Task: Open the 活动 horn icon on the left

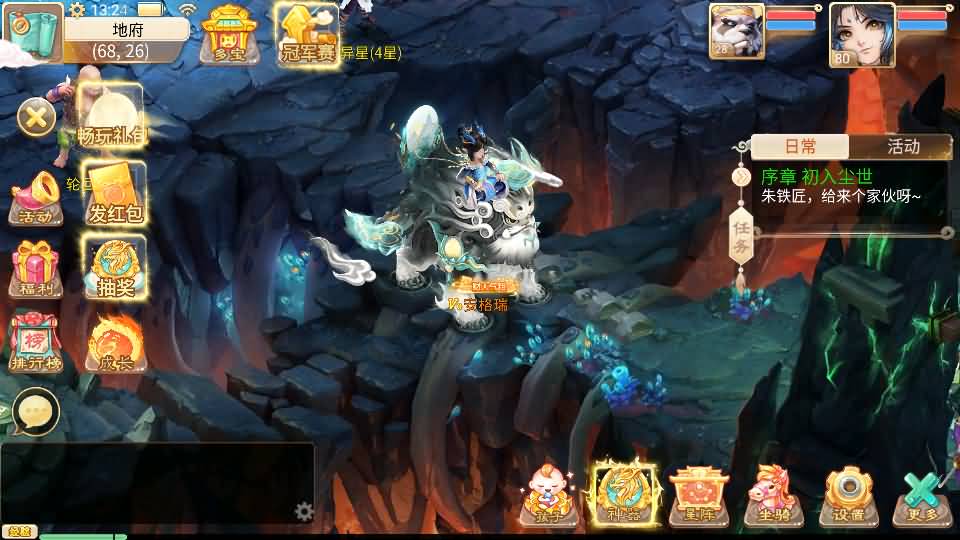Action: click(37, 197)
